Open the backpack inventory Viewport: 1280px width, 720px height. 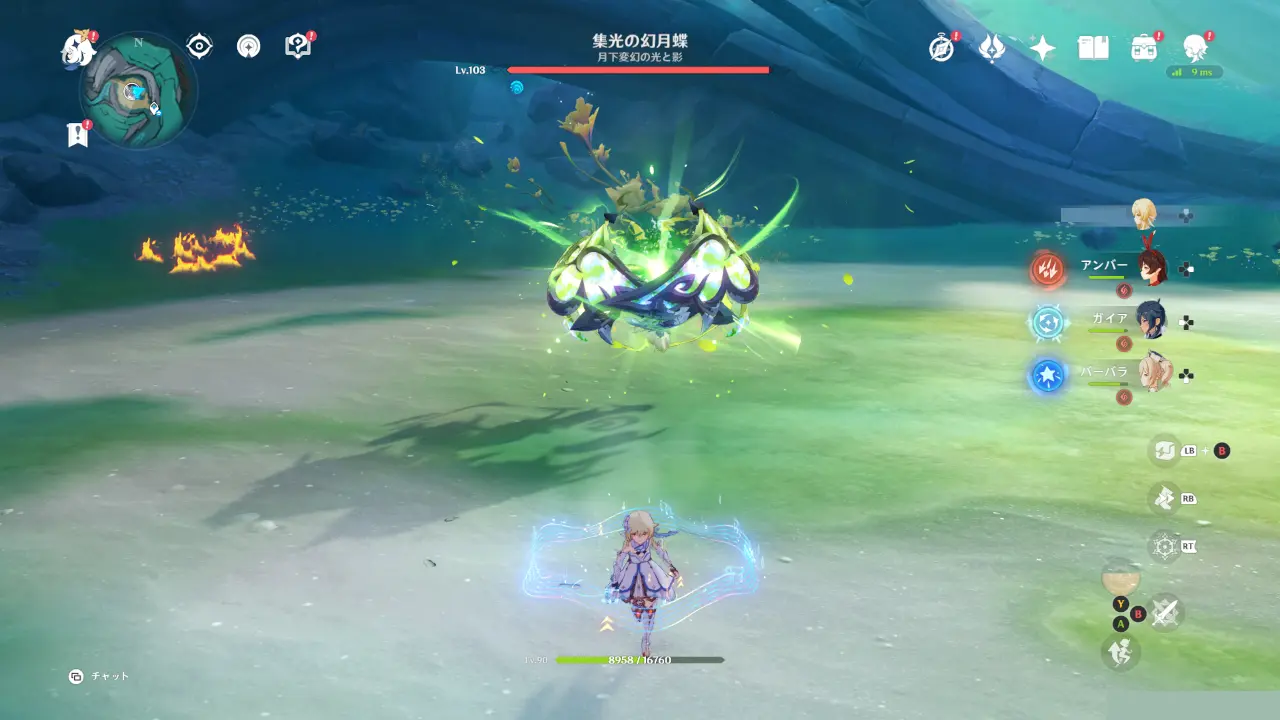(x=1144, y=48)
